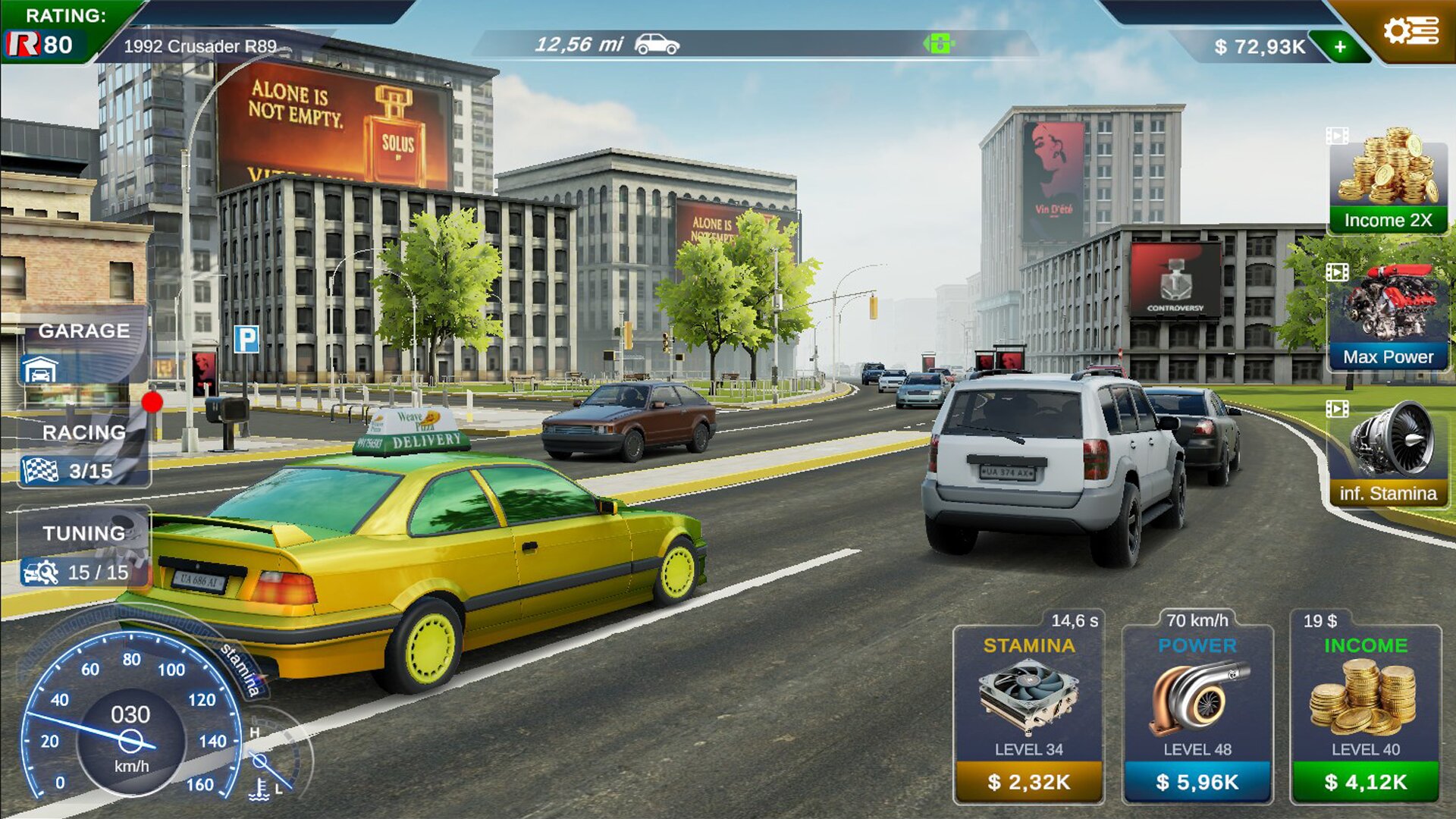Image resolution: width=1456 pixels, height=819 pixels.
Task: Activate the Income 2X video bonus
Action: click(1388, 182)
